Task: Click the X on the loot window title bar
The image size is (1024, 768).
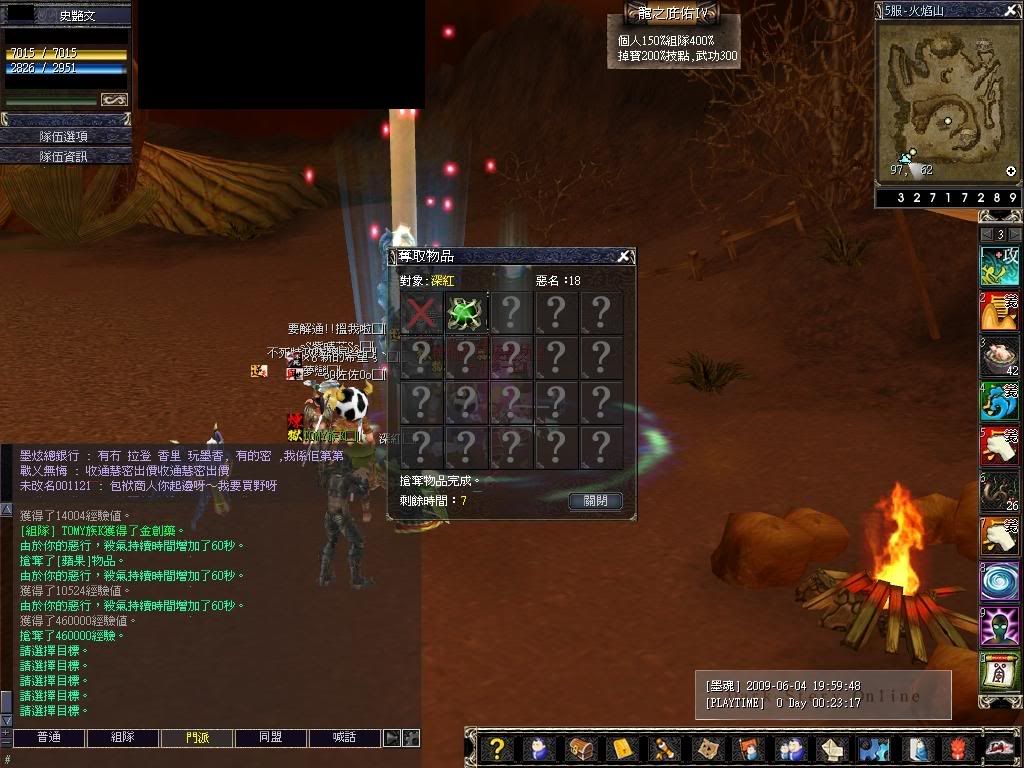Action: click(623, 257)
